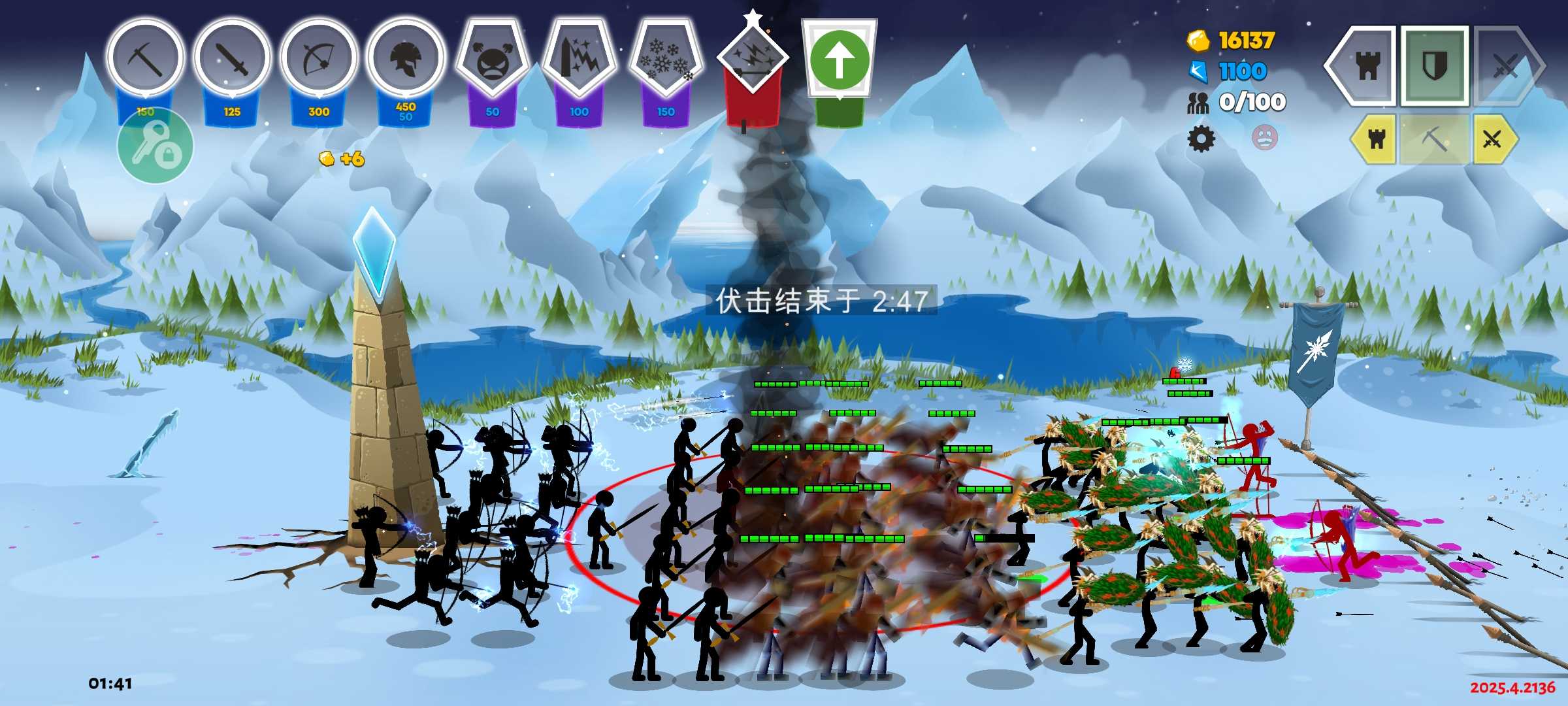Click the small yellow crossed-swords hexagon
The image size is (1568, 706).
pos(1493,139)
